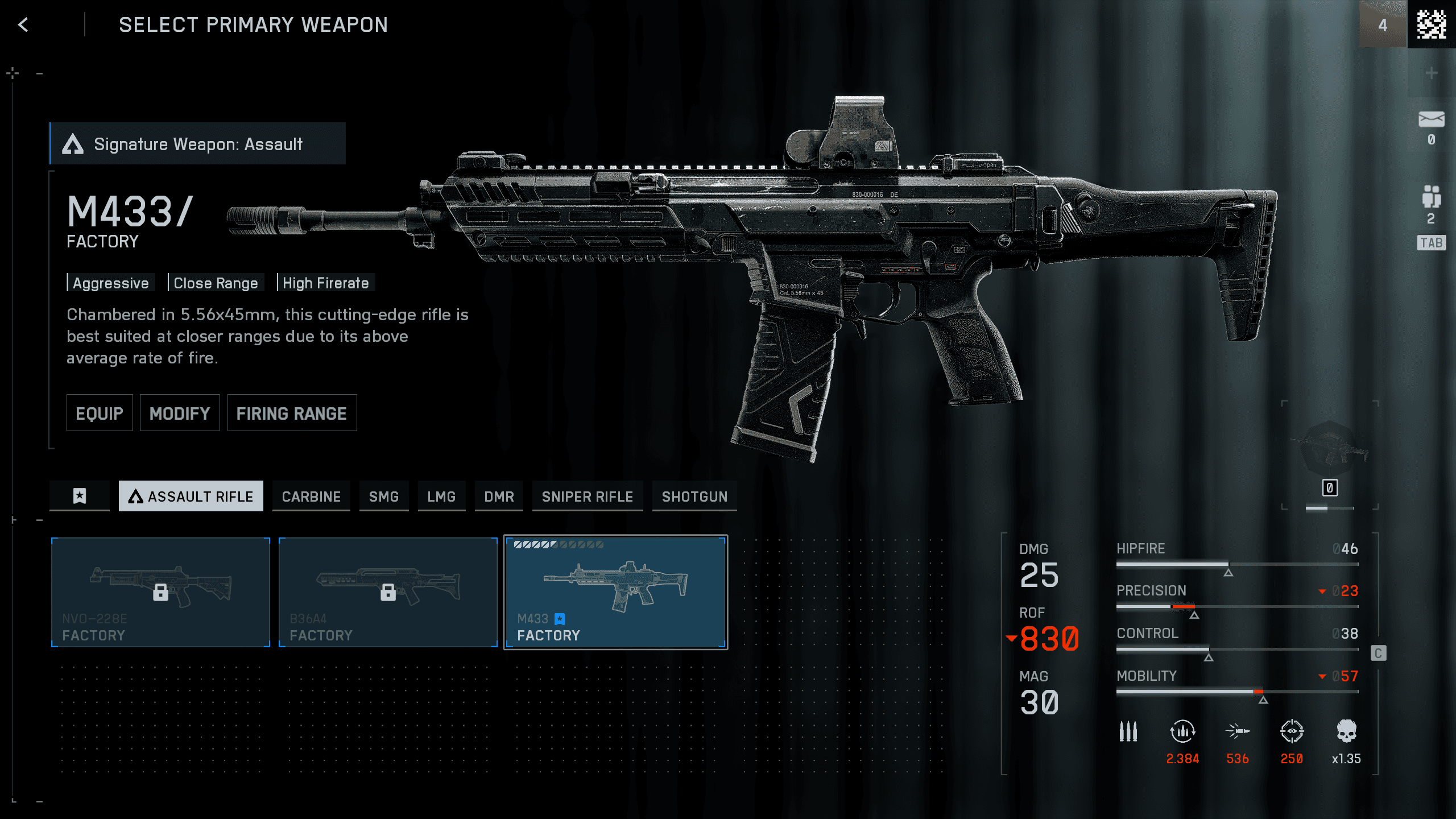This screenshot has height=819, width=1456.
Task: Choose the Sniper Rifle category
Action: (588, 496)
